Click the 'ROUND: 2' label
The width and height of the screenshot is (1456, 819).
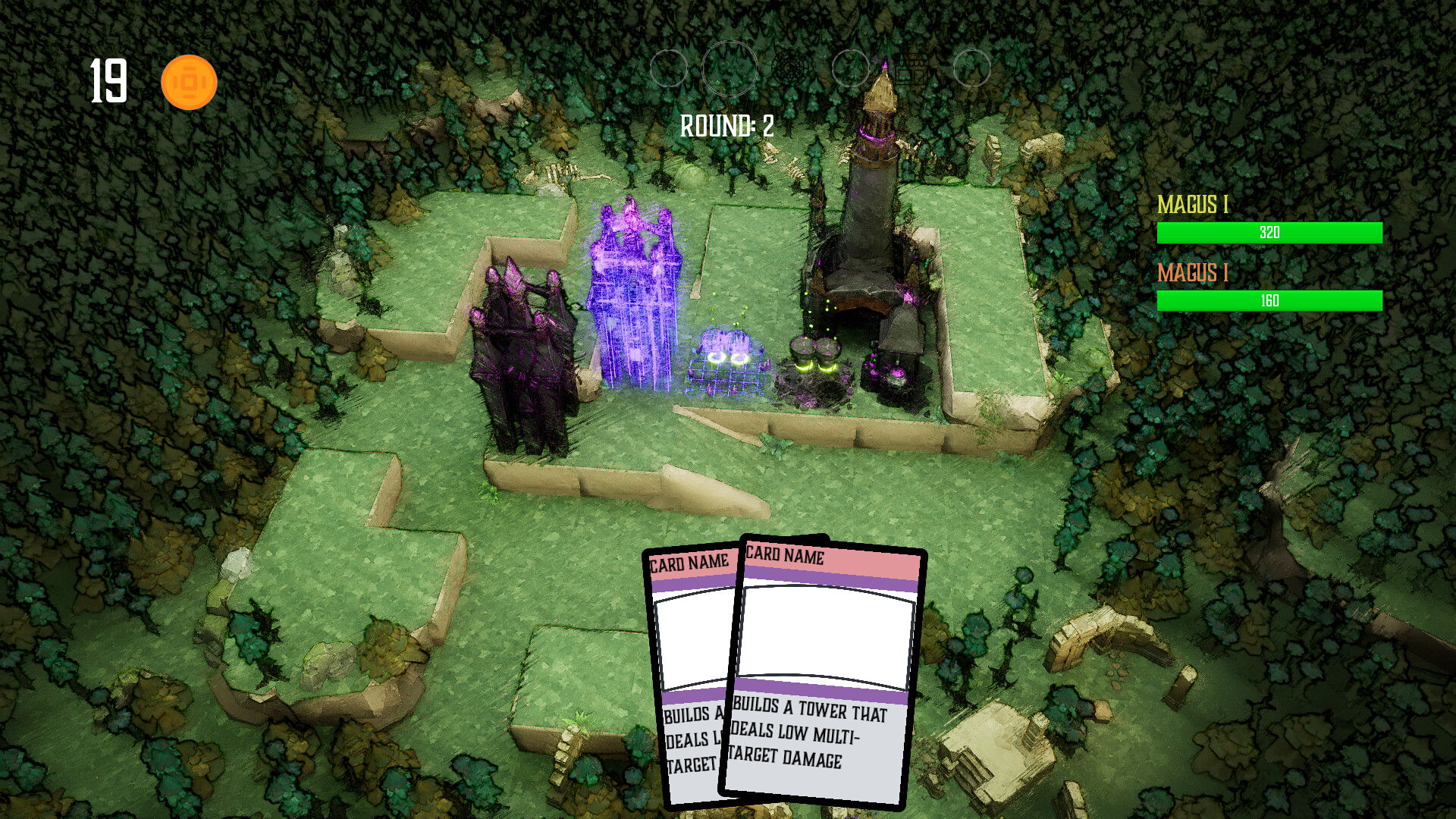point(726,124)
